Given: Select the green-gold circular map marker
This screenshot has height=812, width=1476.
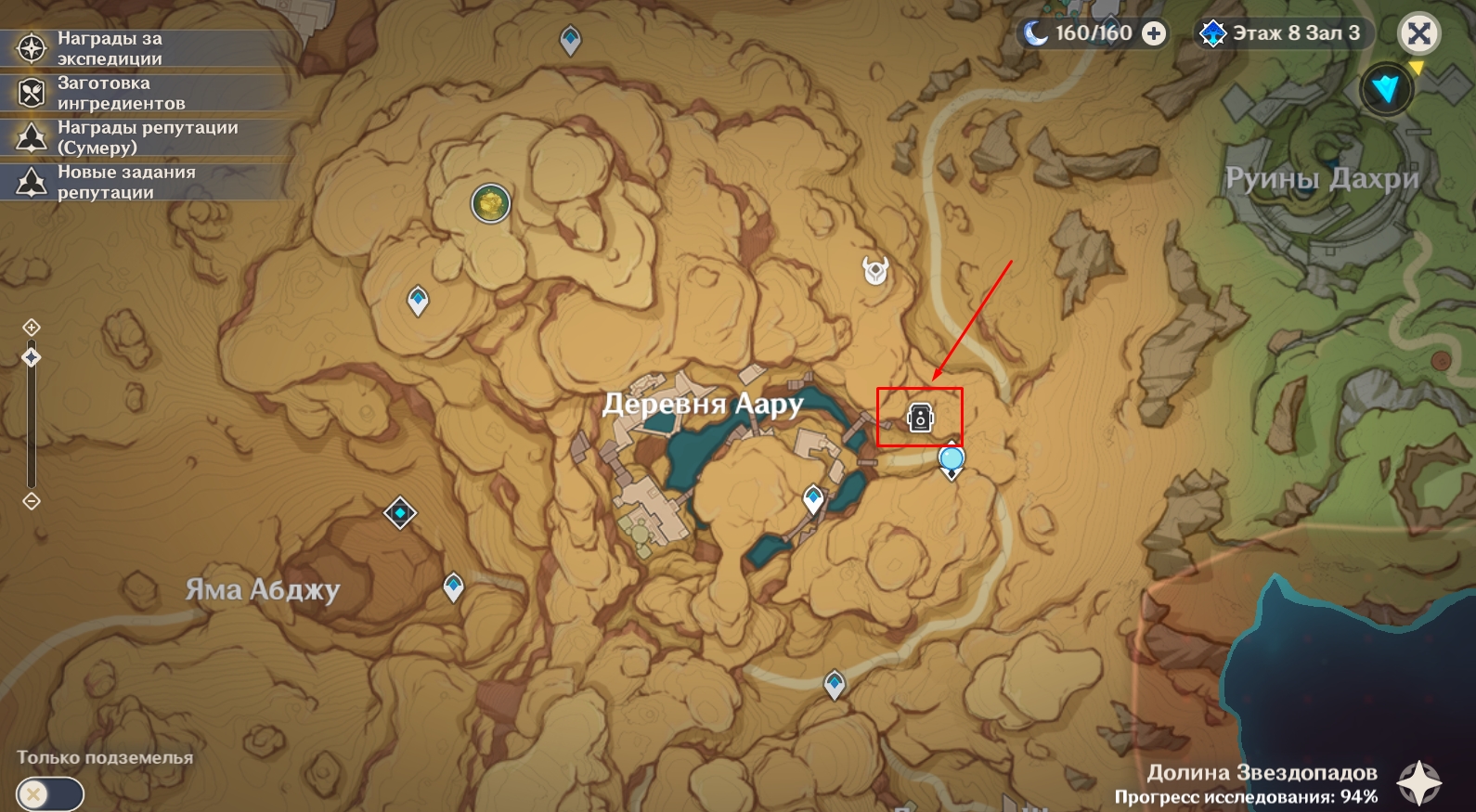Looking at the screenshot, I should [x=490, y=203].
